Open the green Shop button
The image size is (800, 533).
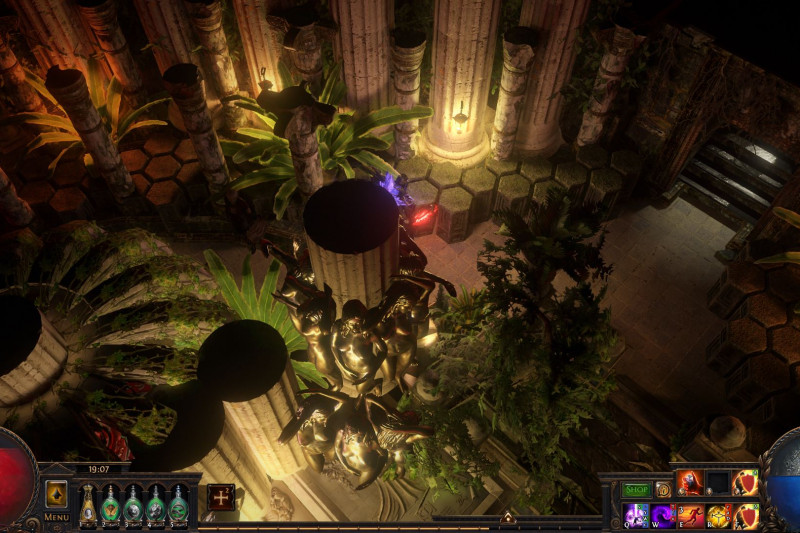point(637,490)
